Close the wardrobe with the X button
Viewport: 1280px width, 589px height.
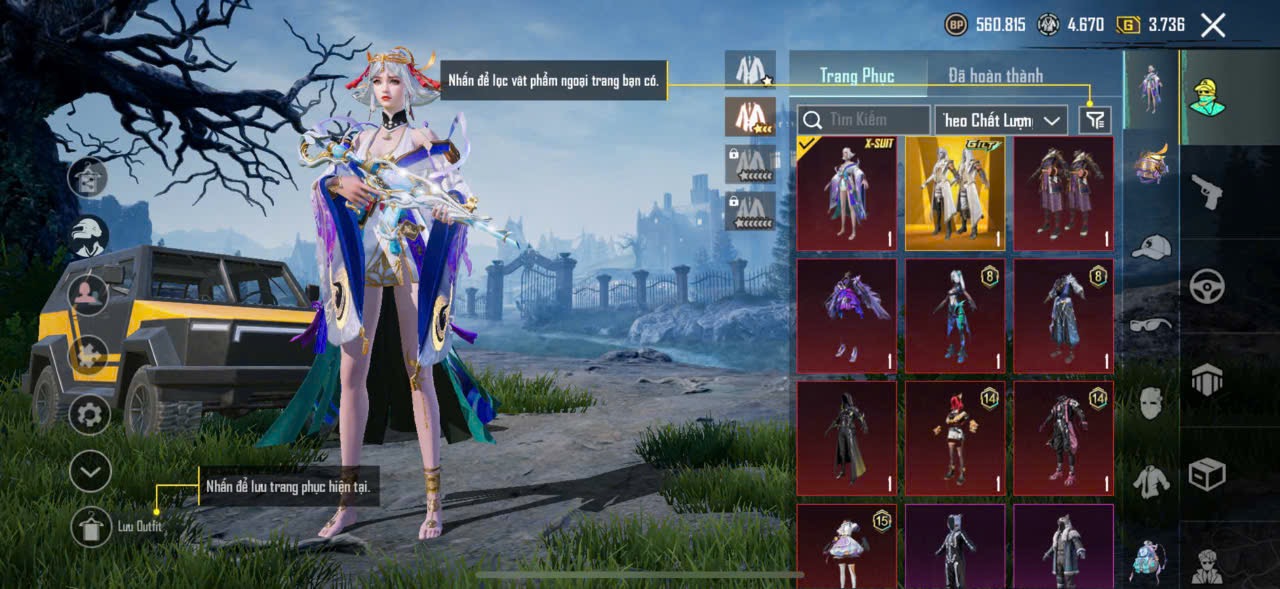point(1212,26)
